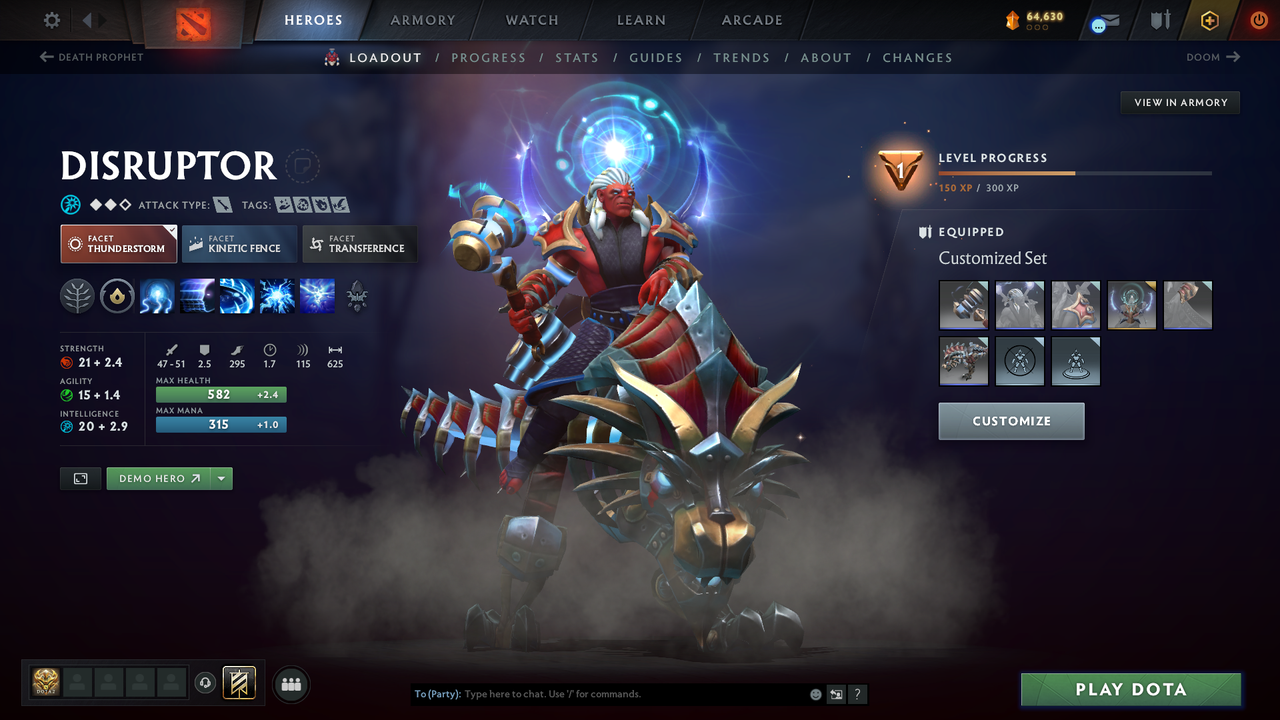Select the Thunderstorm facet
This screenshot has width=1280, height=720.
point(118,243)
